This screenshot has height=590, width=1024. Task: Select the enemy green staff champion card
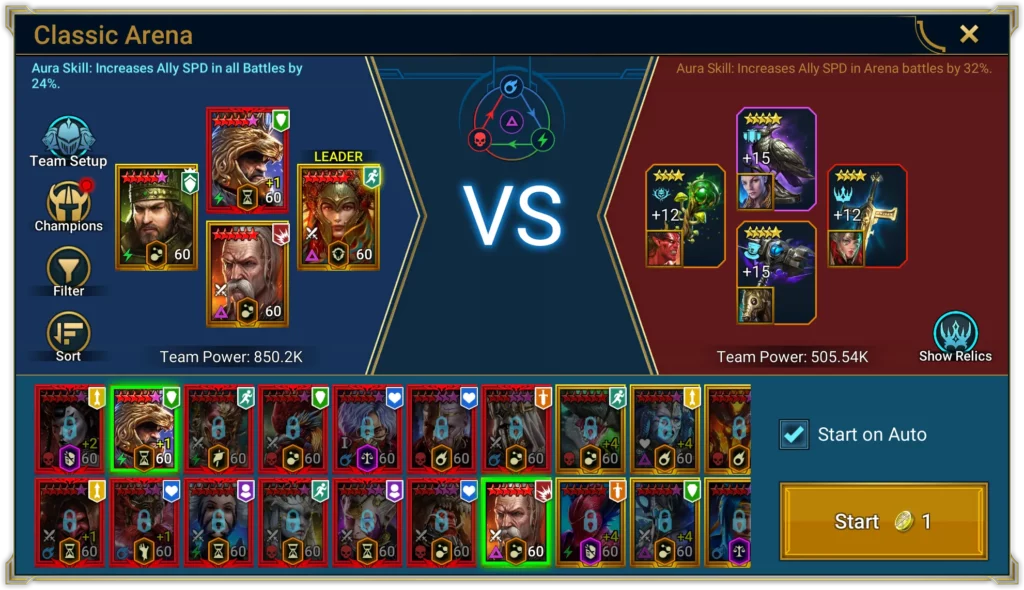685,215
